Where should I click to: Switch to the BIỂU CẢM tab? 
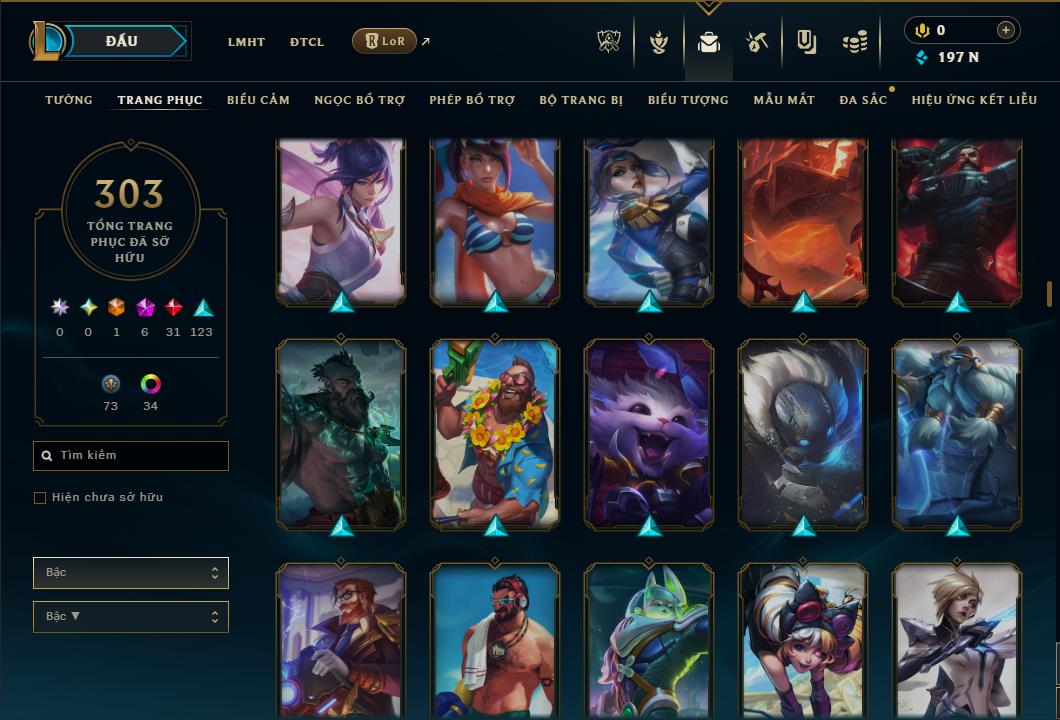258,100
